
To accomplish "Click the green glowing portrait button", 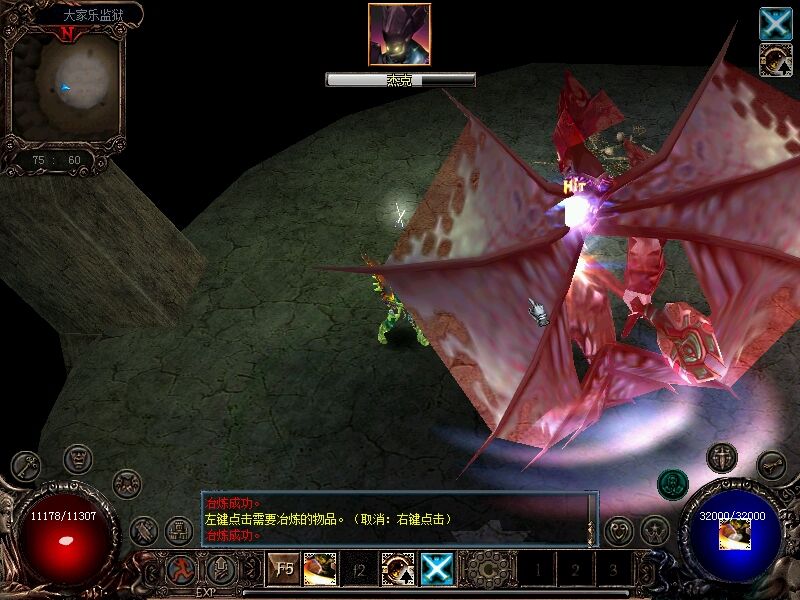I will click(673, 485).
